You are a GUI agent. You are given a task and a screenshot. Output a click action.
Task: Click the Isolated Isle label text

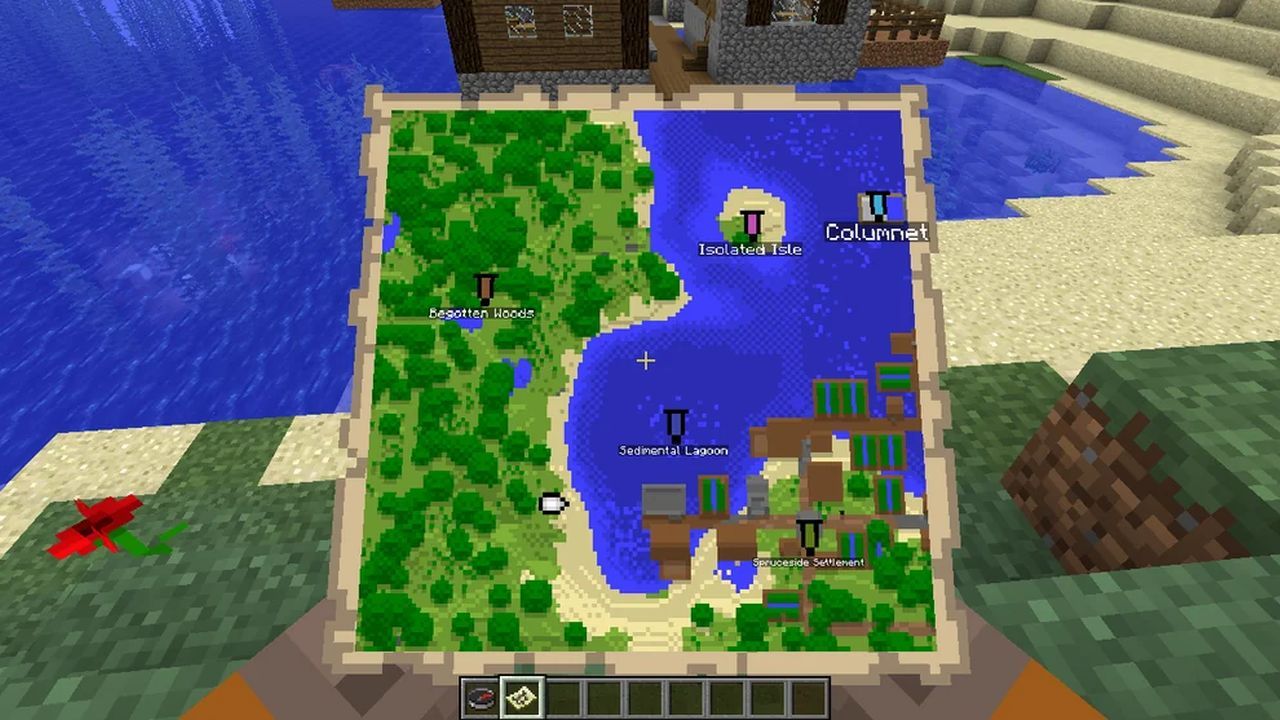coord(751,249)
